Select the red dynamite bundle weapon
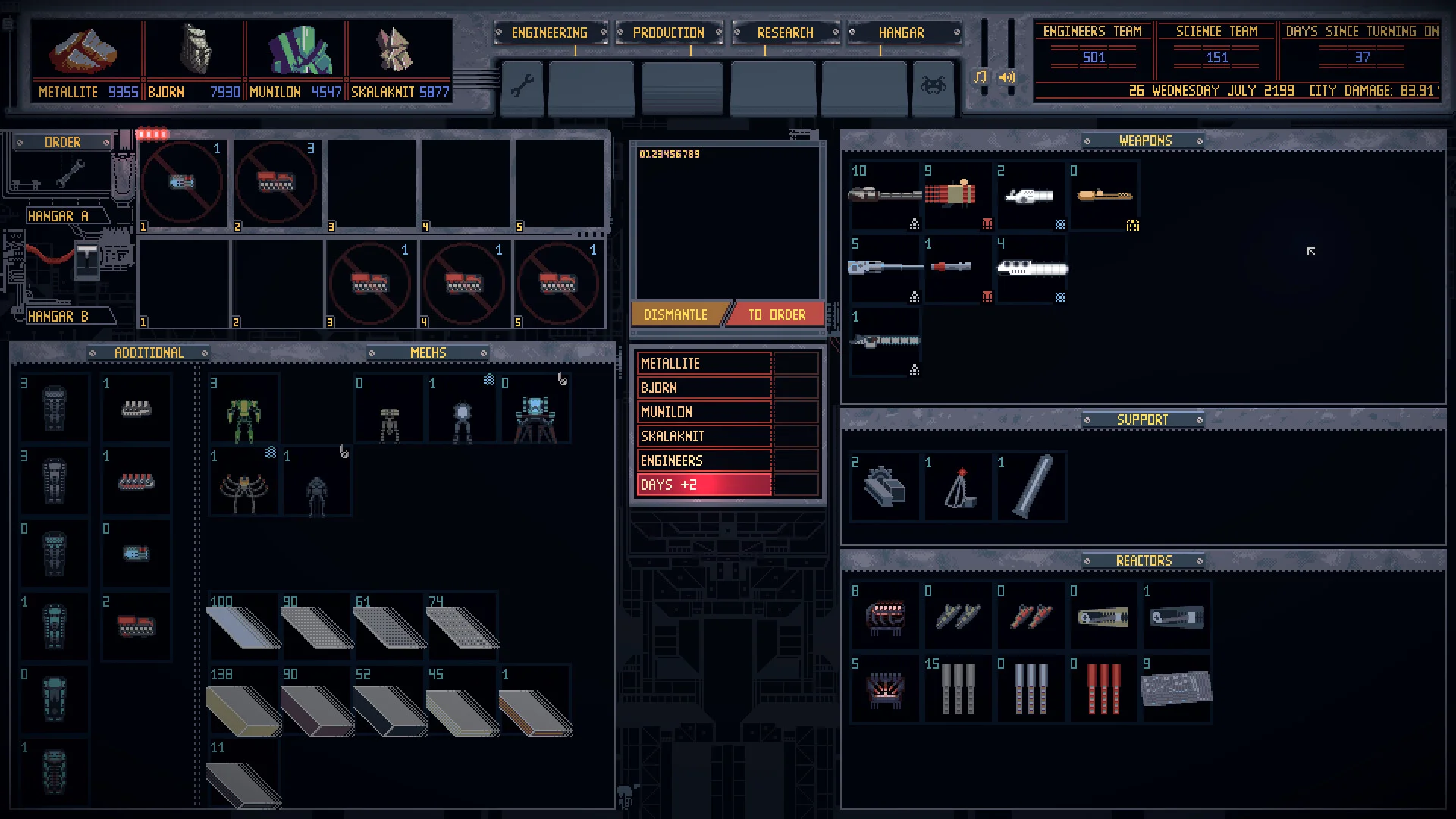Viewport: 1456px width, 819px height. coord(957,193)
